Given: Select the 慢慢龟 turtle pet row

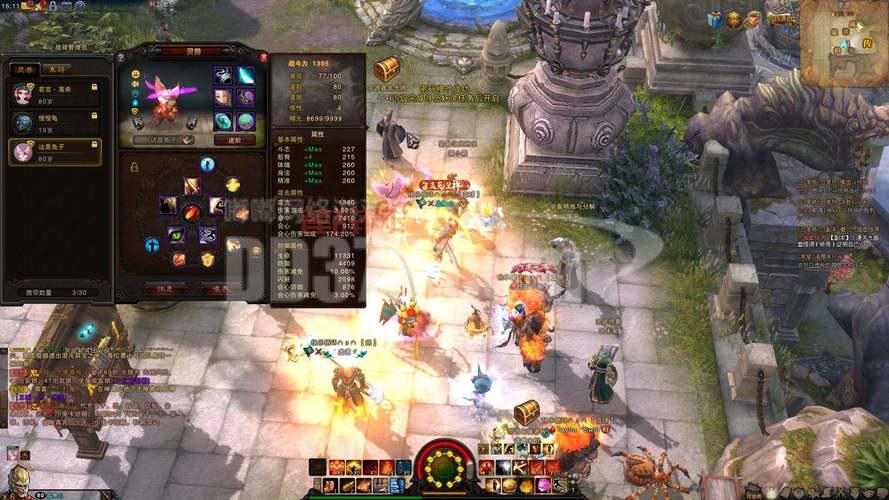Looking at the screenshot, I should (x=56, y=122).
